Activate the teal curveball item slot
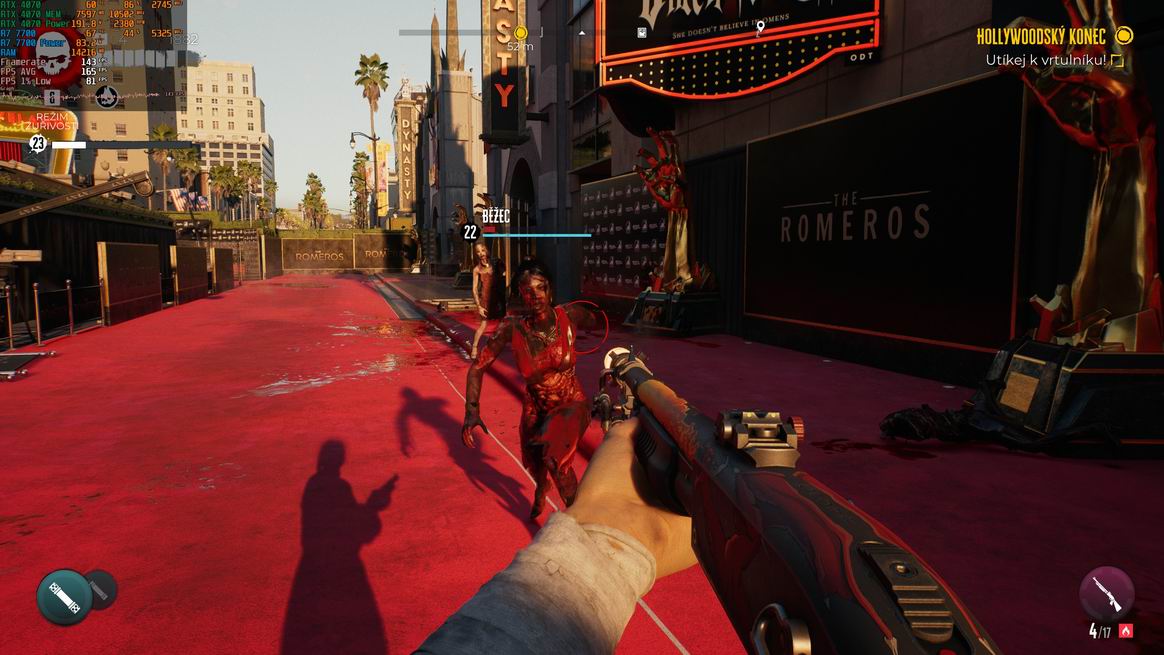The width and height of the screenshot is (1164, 655). click(x=64, y=597)
